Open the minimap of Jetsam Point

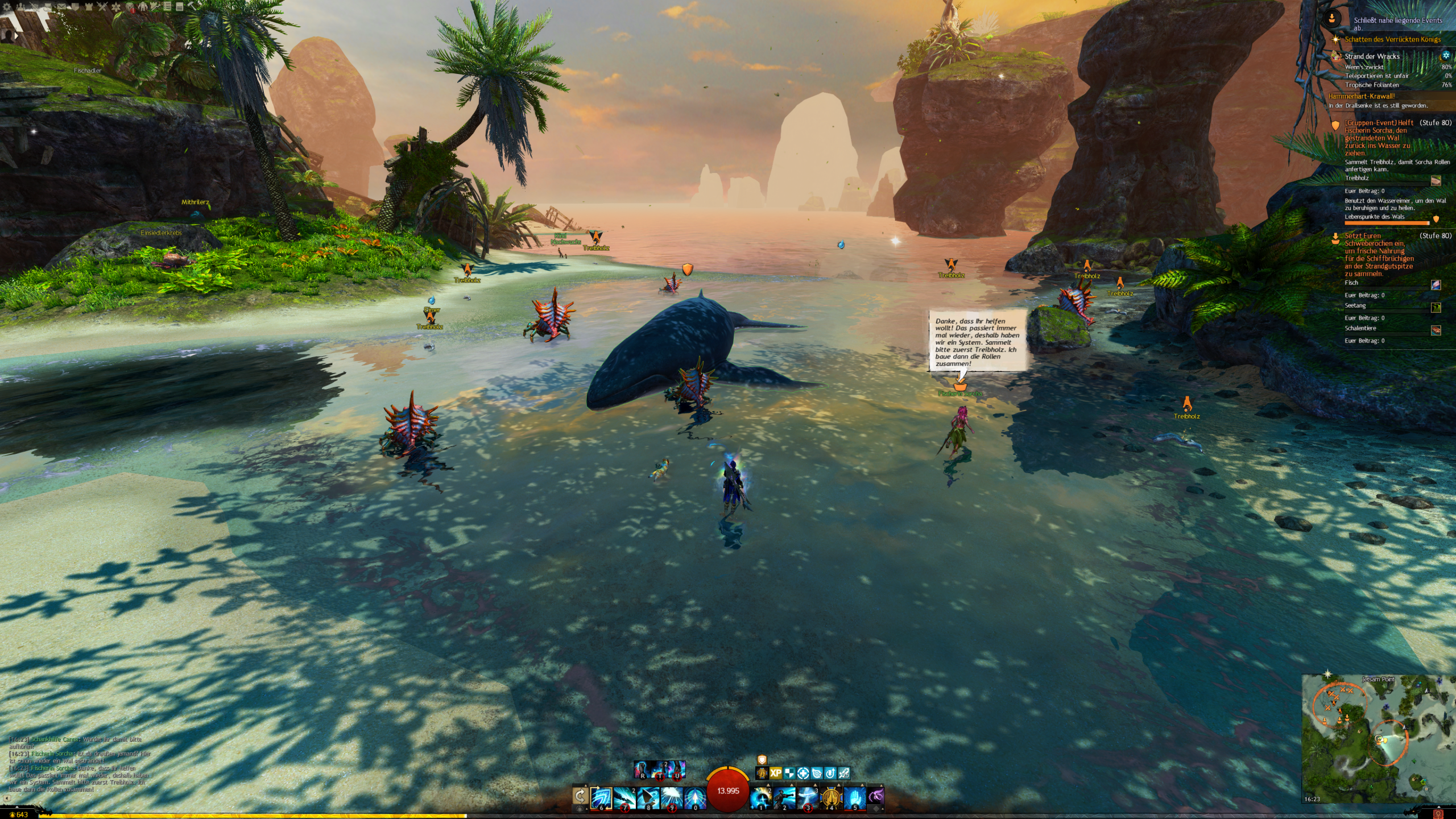click(x=1378, y=738)
